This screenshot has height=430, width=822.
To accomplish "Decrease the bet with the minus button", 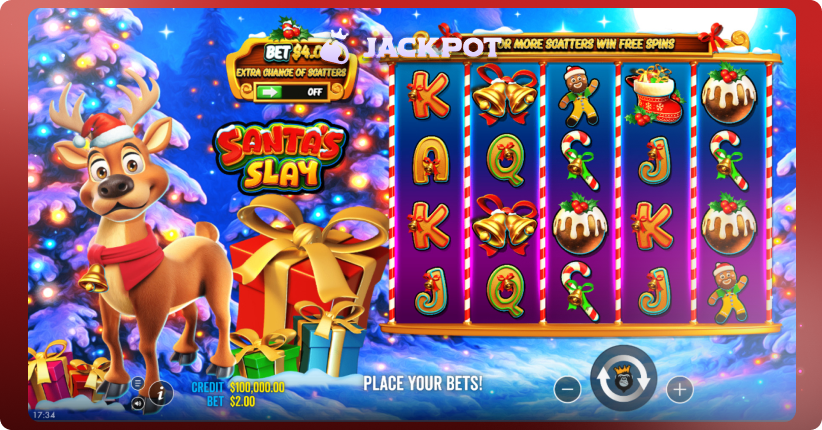I will (x=567, y=388).
